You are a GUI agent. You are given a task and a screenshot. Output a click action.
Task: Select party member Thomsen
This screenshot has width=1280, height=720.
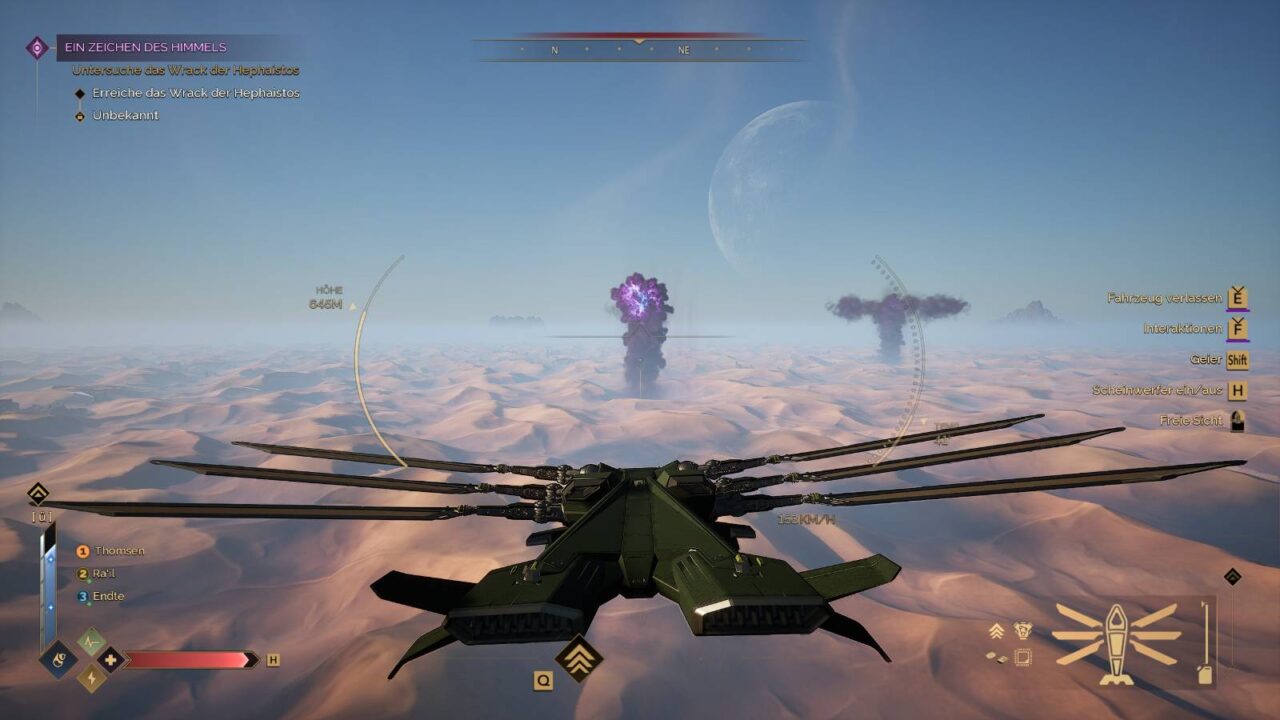point(119,551)
